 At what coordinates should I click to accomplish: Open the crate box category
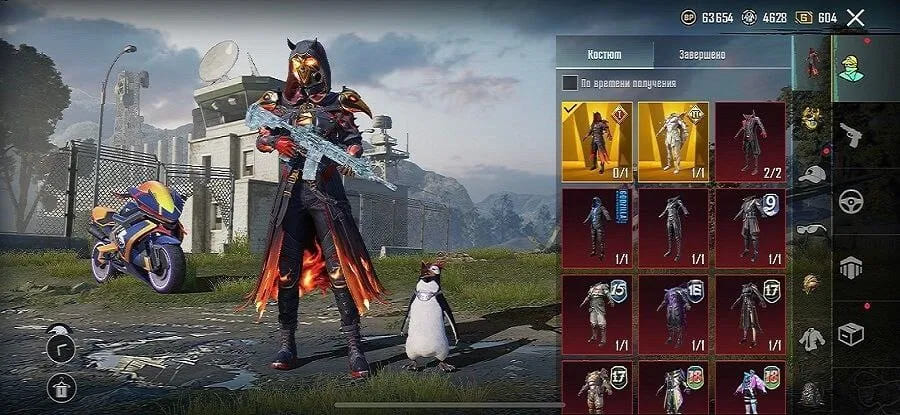point(850,332)
